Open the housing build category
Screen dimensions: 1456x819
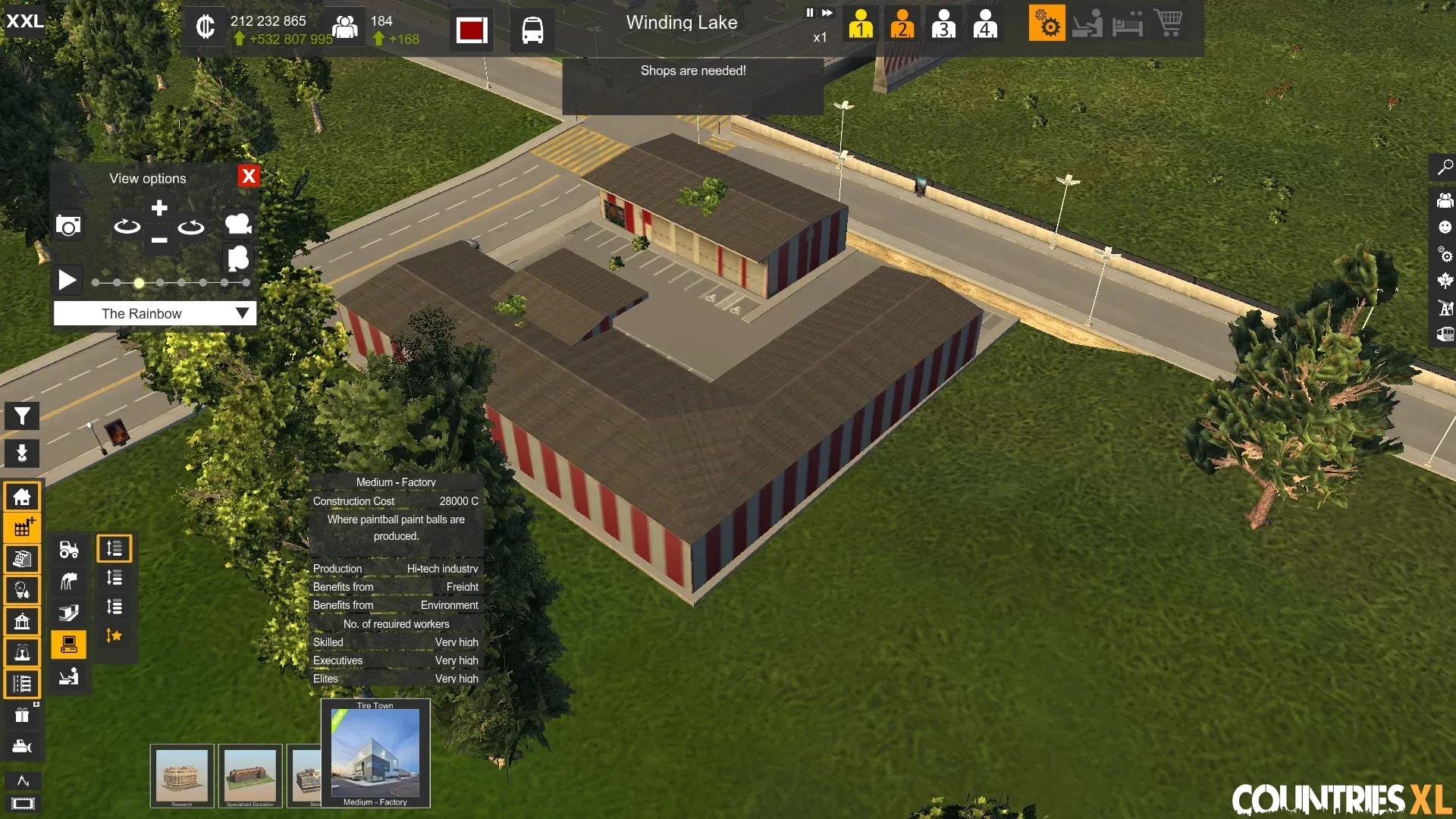pos(22,497)
